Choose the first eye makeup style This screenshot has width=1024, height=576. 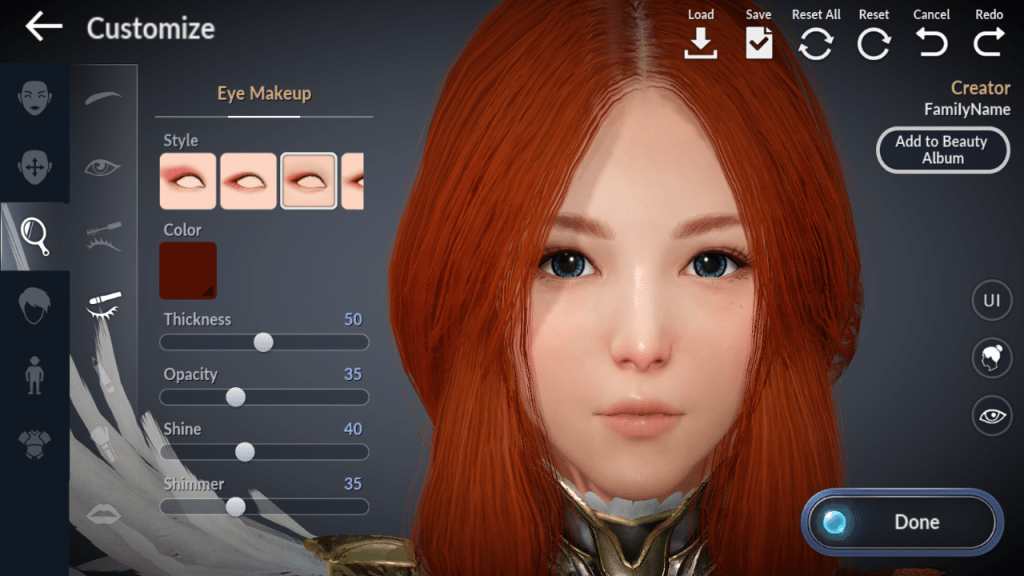point(188,181)
